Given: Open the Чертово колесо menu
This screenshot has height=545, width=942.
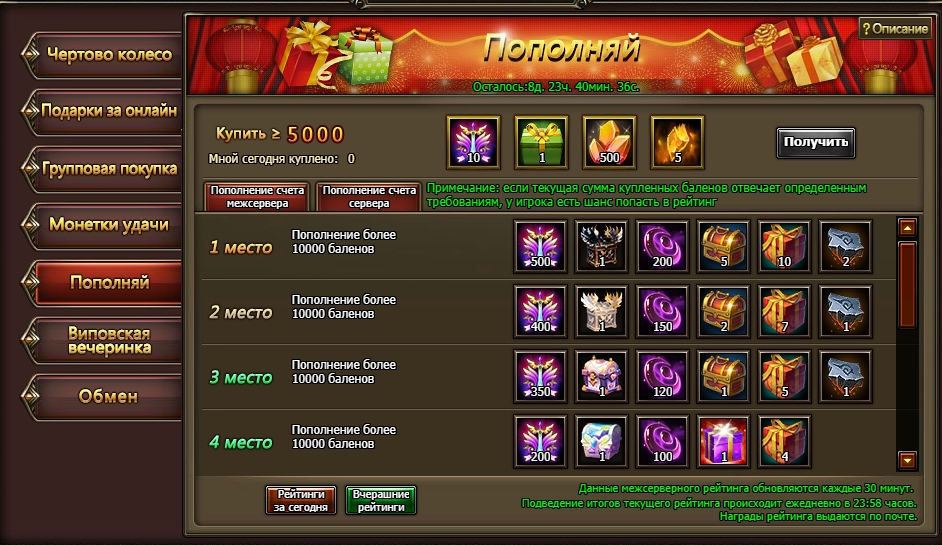Looking at the screenshot, I should [x=108, y=55].
